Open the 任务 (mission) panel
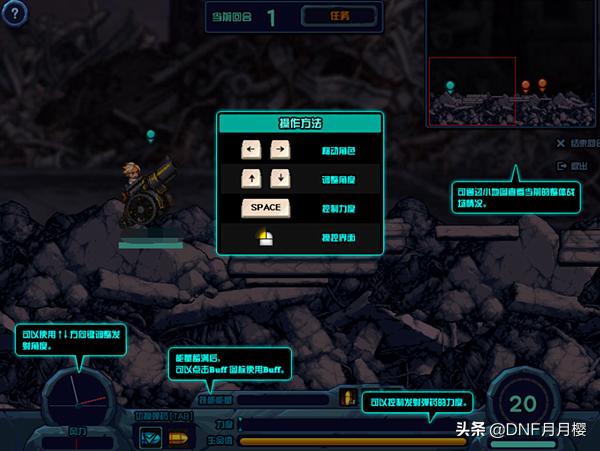600x451 pixels. click(x=340, y=16)
